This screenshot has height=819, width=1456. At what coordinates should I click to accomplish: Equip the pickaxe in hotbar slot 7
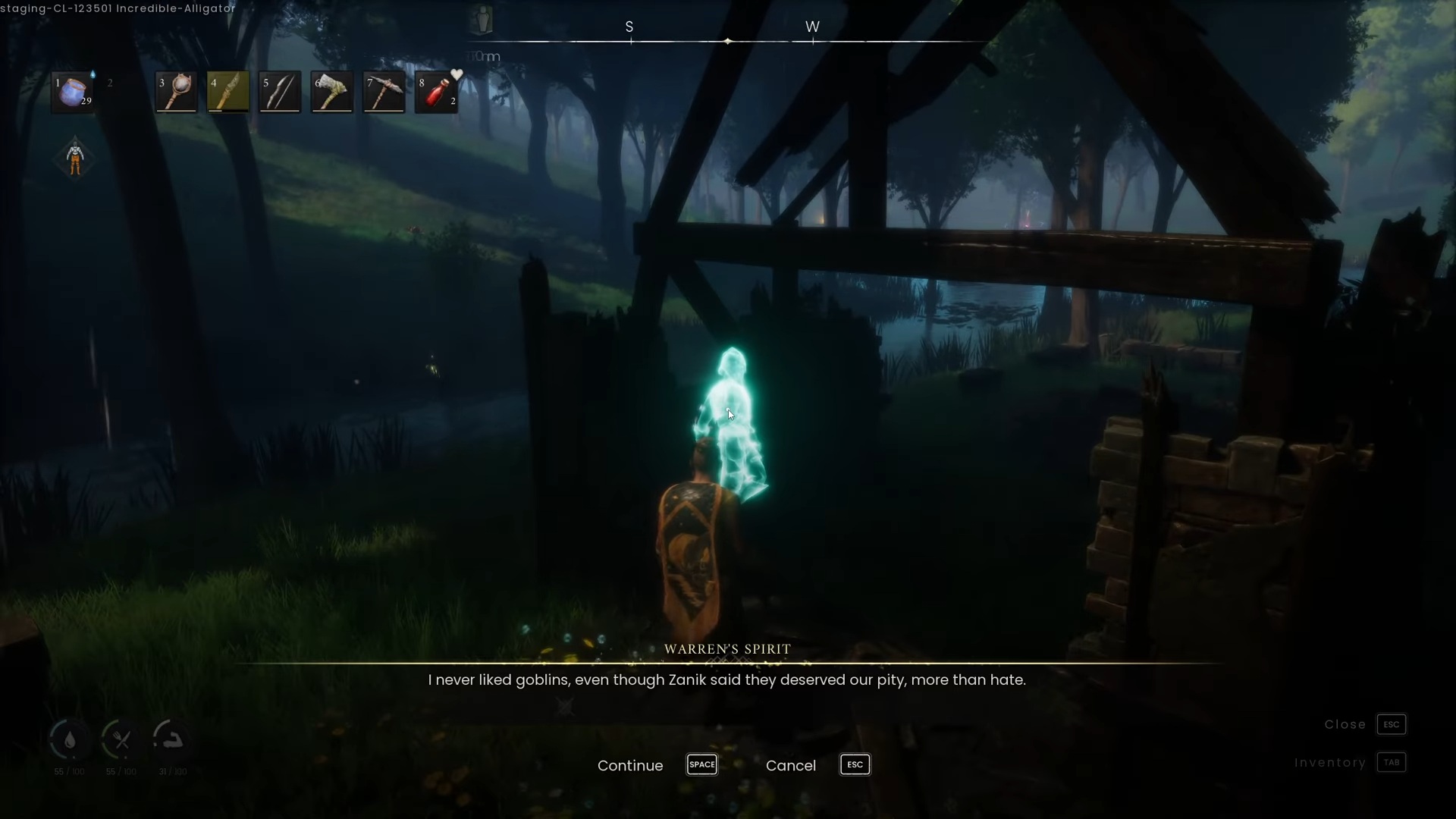coord(384,91)
